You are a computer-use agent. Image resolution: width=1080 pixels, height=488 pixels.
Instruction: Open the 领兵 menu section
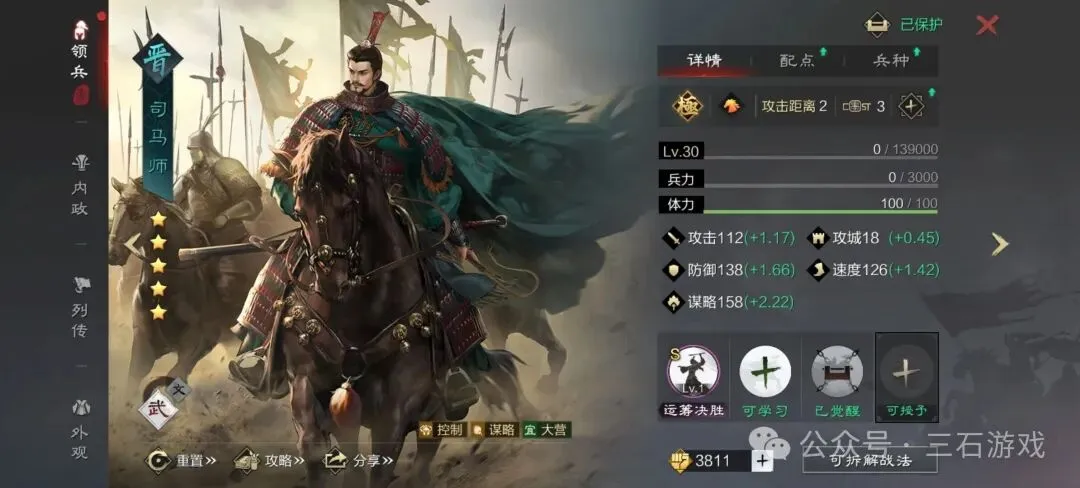(80, 62)
